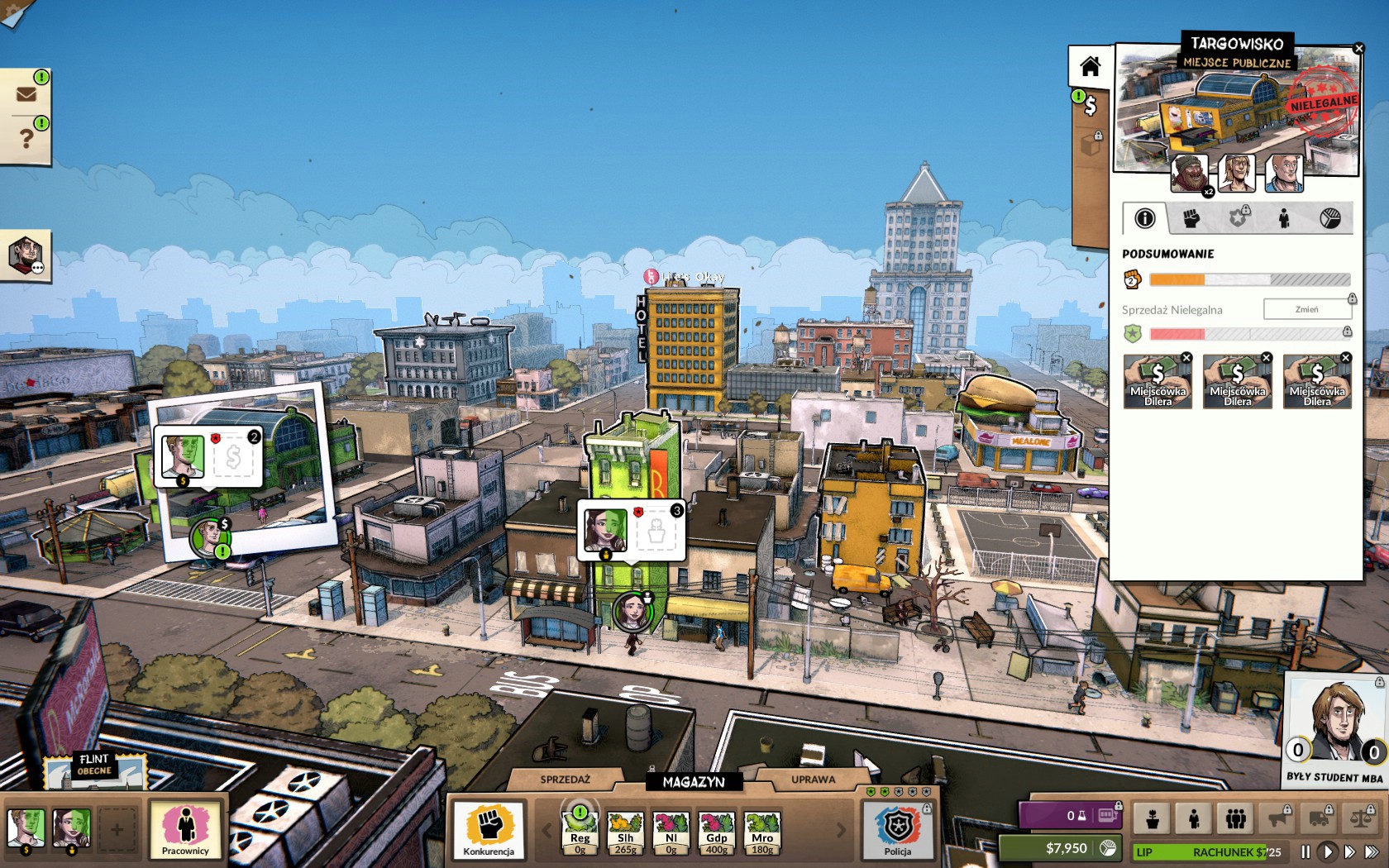Pause the game time
This screenshot has width=1389, height=868.
coord(1305,851)
